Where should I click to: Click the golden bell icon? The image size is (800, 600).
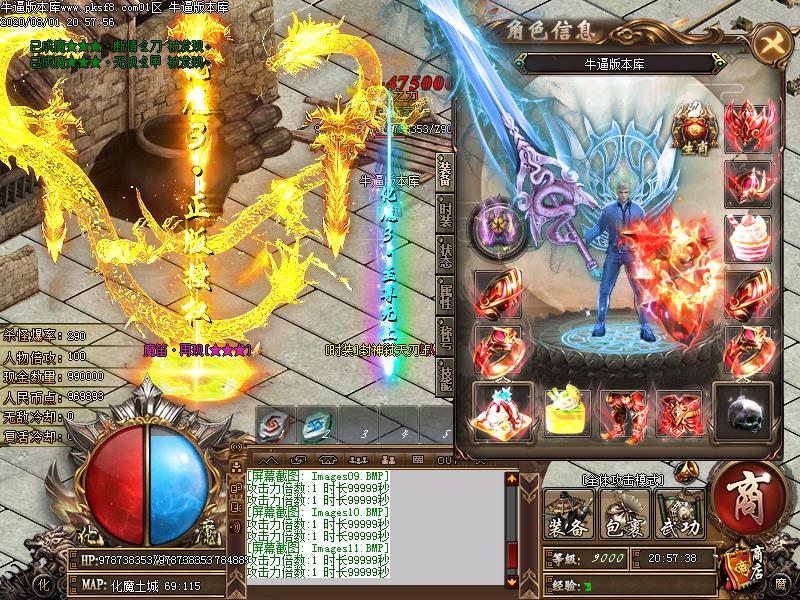pyautogui.click(x=686, y=469)
